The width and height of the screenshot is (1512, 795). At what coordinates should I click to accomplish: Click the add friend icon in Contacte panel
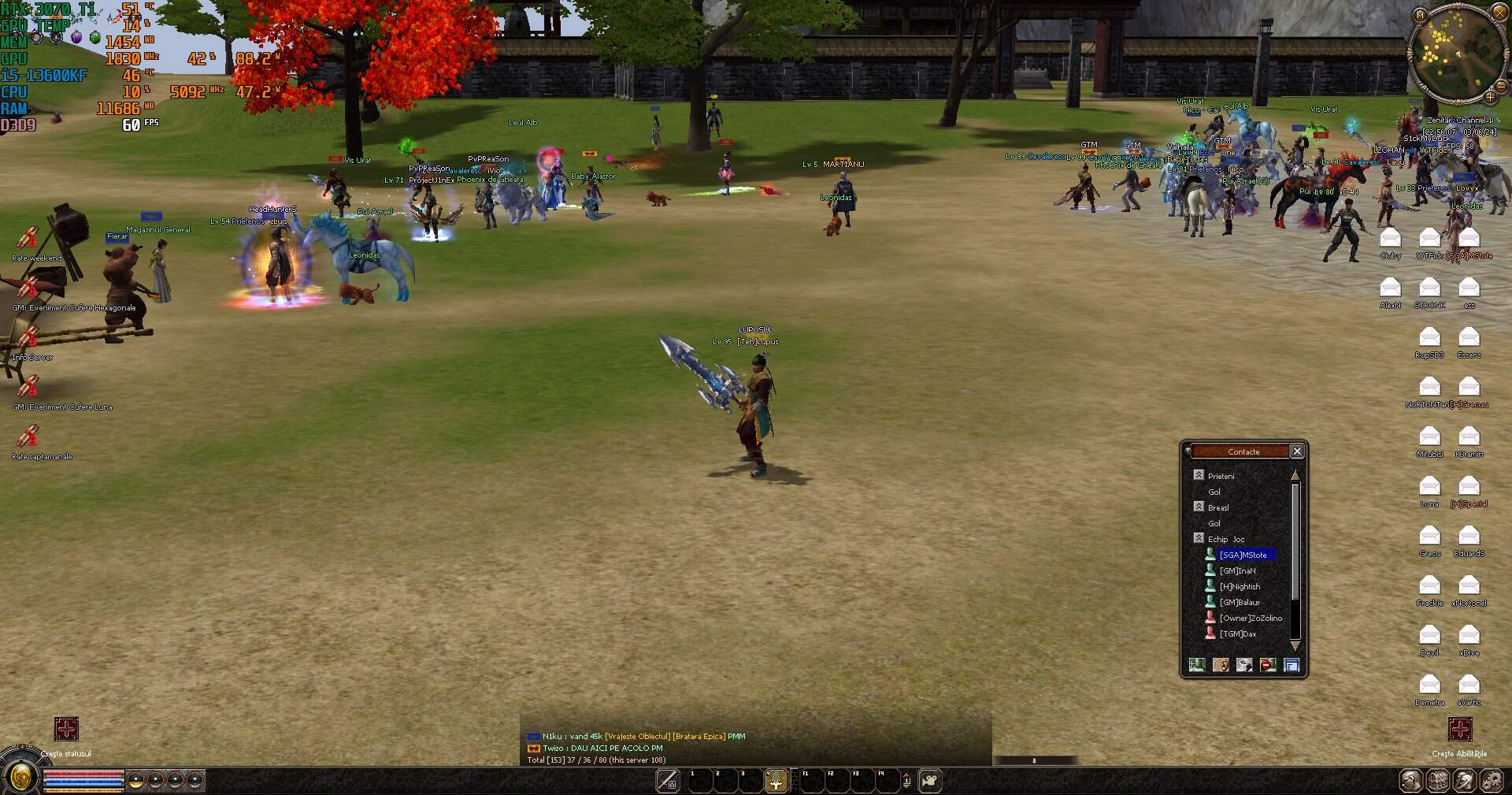click(x=1195, y=664)
